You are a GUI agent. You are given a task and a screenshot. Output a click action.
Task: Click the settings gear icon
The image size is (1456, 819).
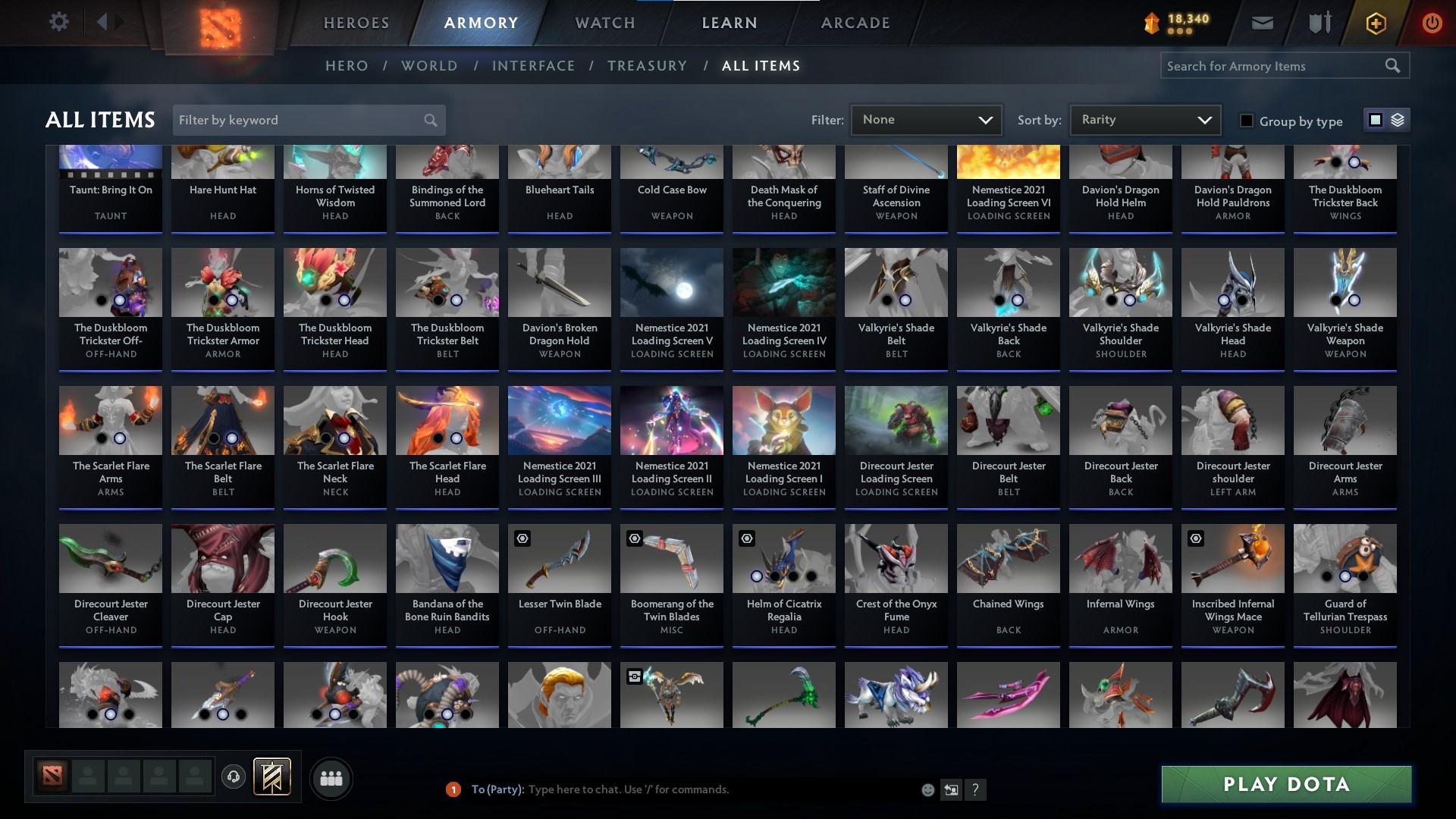pyautogui.click(x=58, y=21)
